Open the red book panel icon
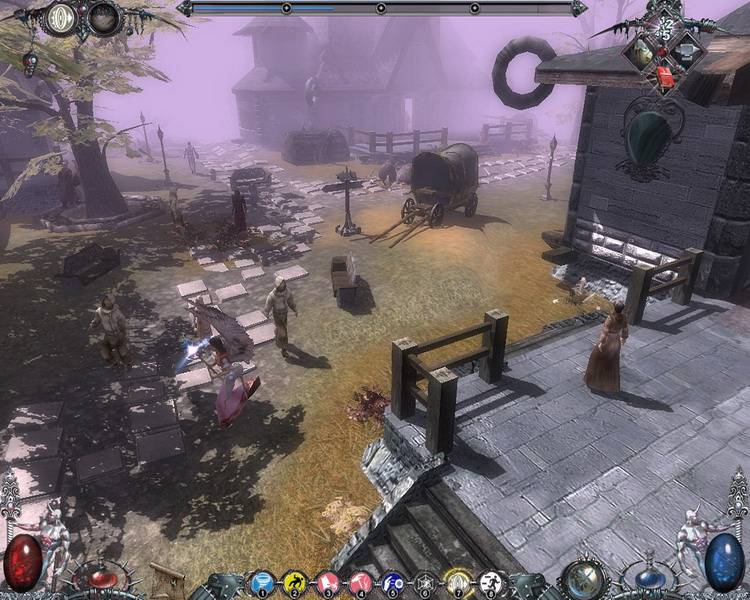The width and height of the screenshot is (750, 600). coord(664,75)
